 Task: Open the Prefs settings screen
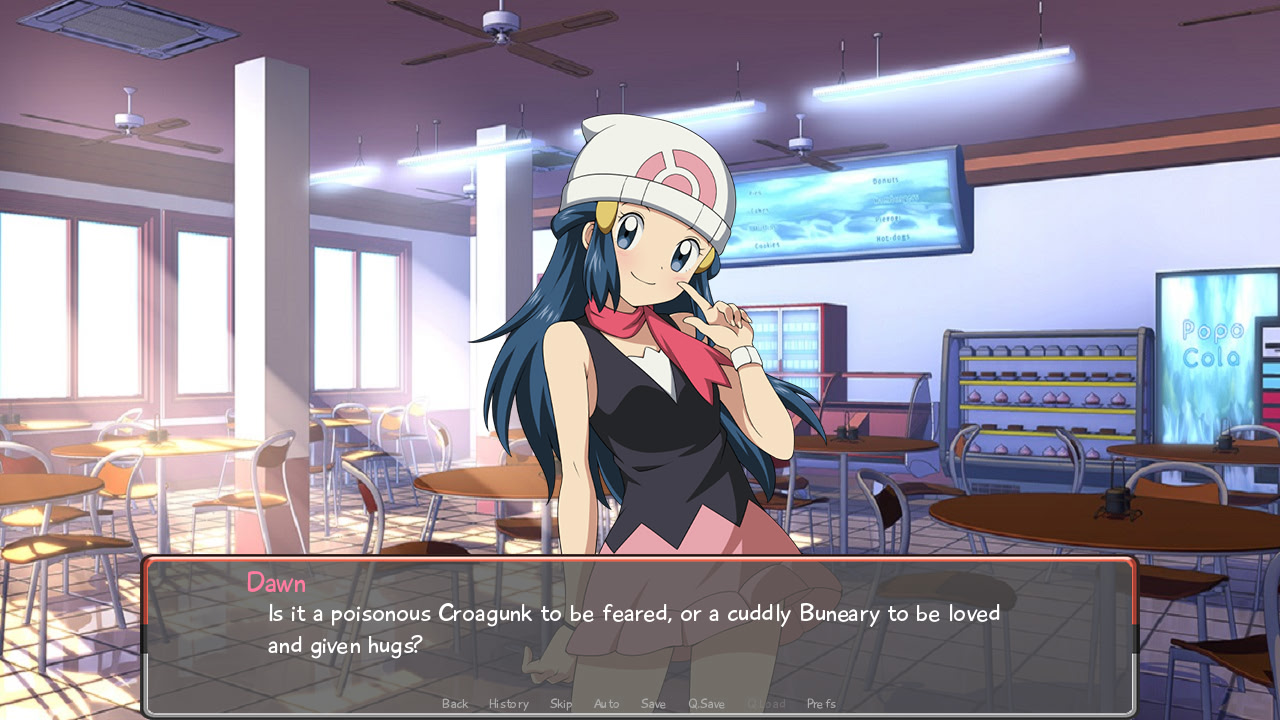click(821, 704)
